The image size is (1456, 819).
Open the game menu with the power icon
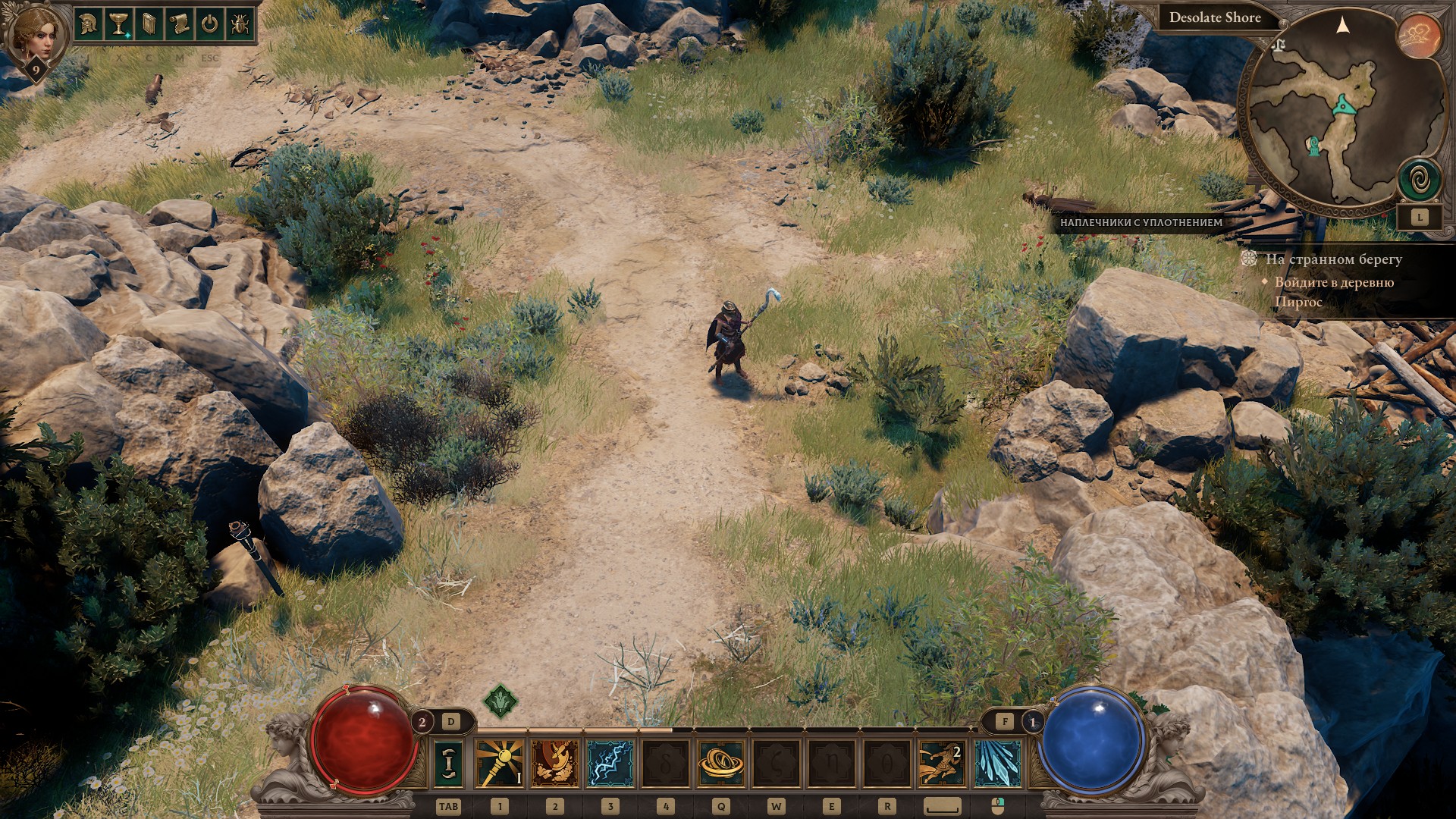tap(209, 24)
